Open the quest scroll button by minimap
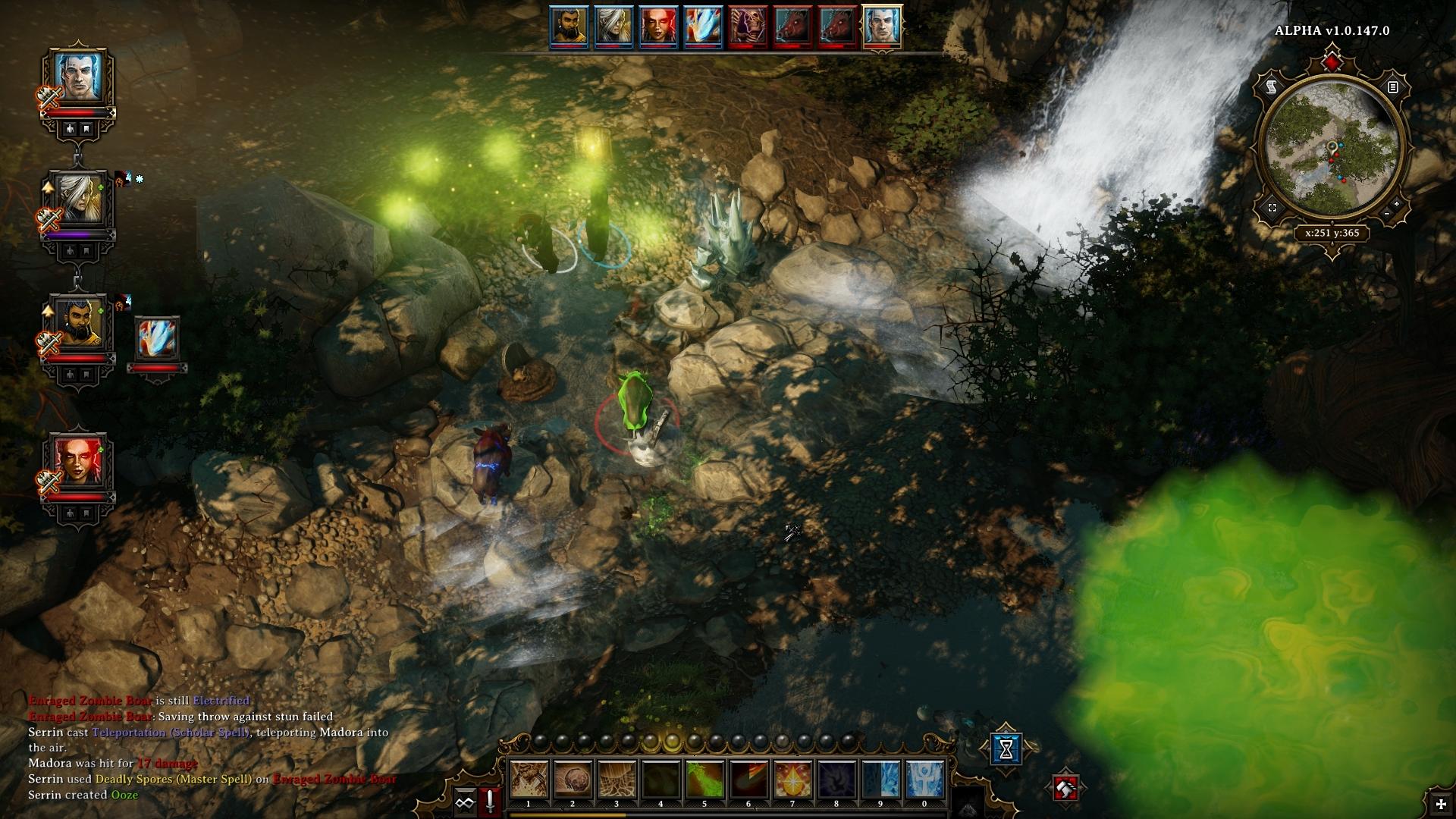This screenshot has width=1456, height=819. pos(1272,88)
